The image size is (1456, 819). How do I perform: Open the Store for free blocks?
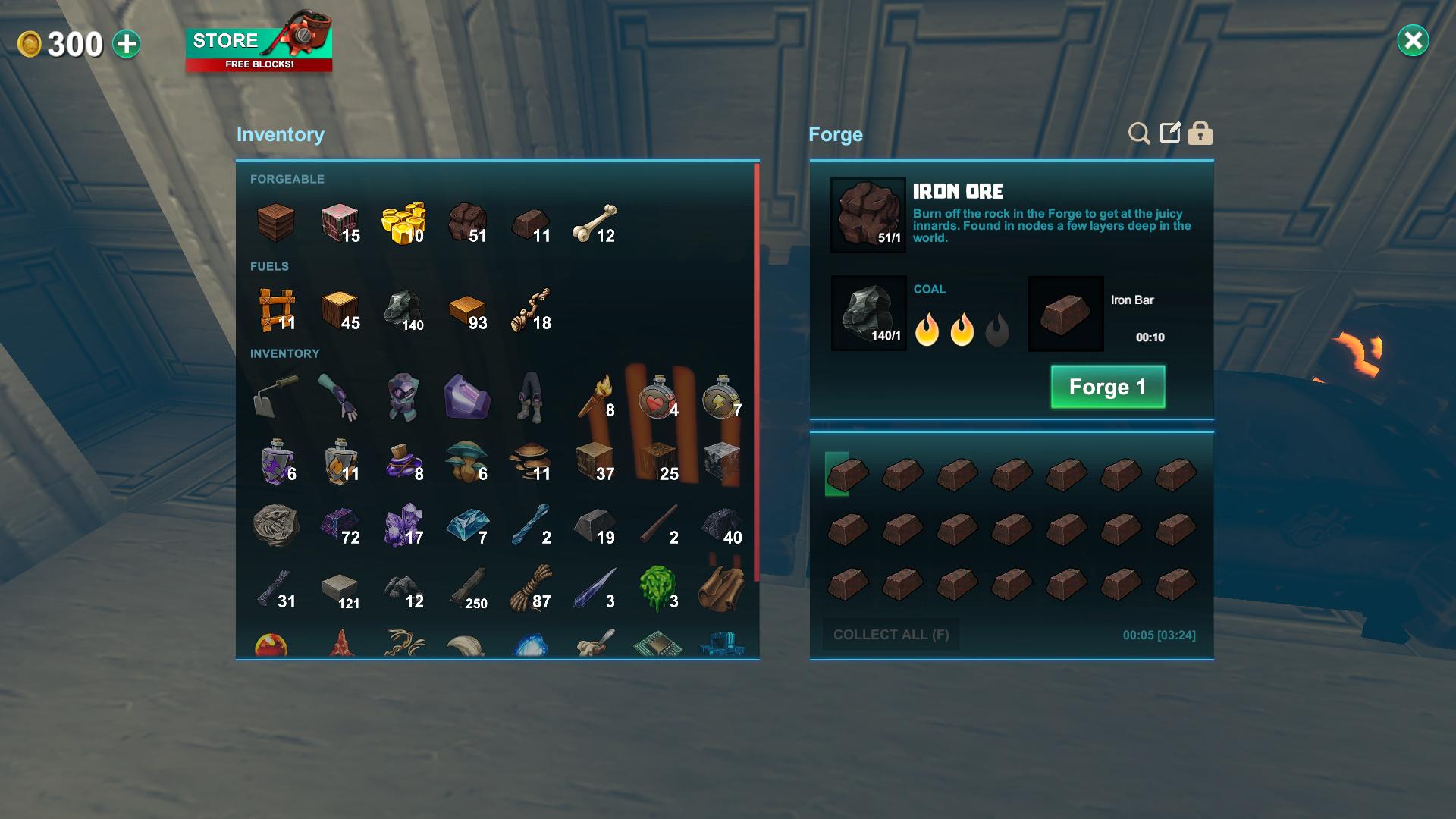coord(259,48)
